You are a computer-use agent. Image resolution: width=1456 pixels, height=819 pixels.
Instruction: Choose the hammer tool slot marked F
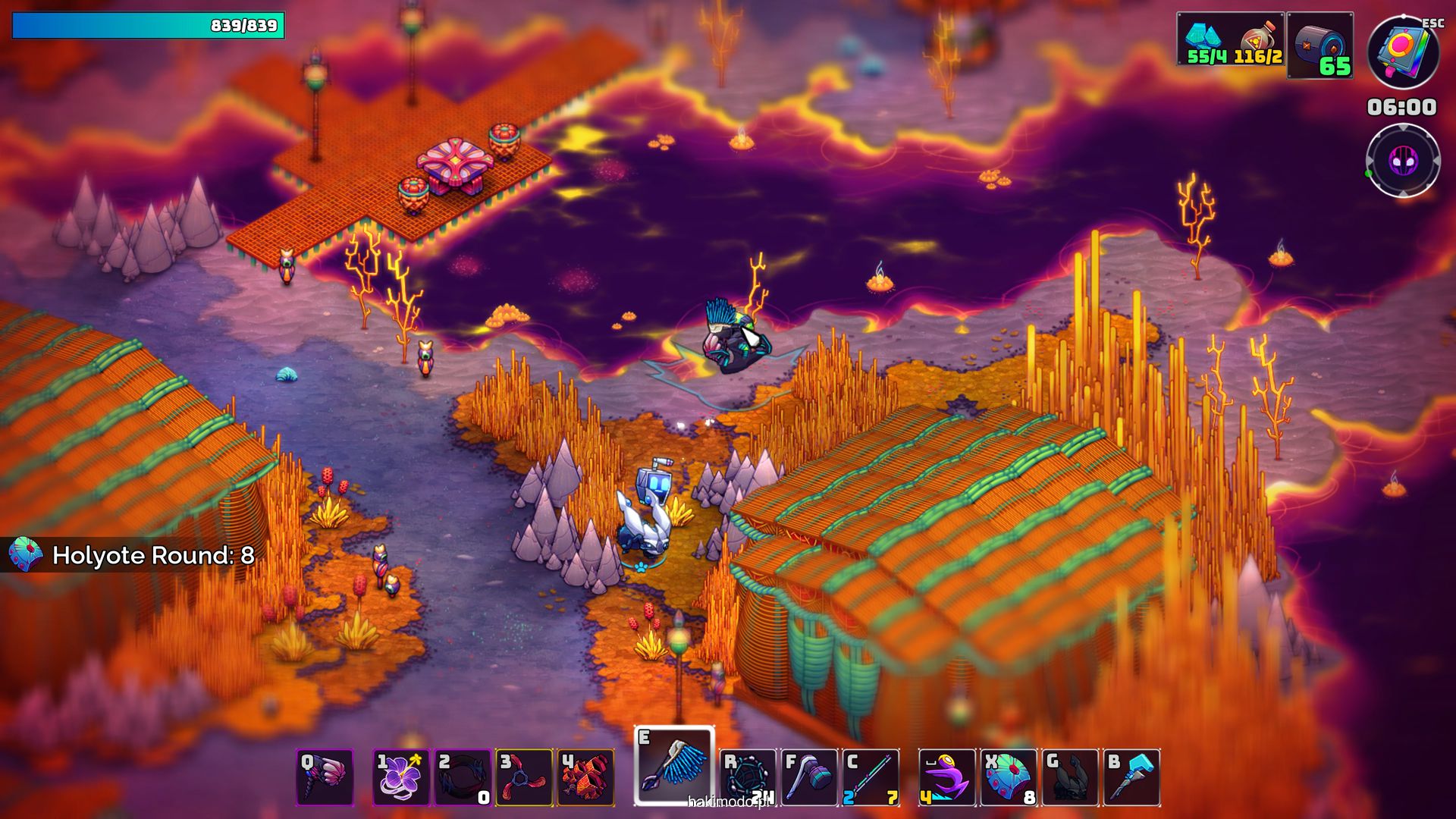coord(809,777)
